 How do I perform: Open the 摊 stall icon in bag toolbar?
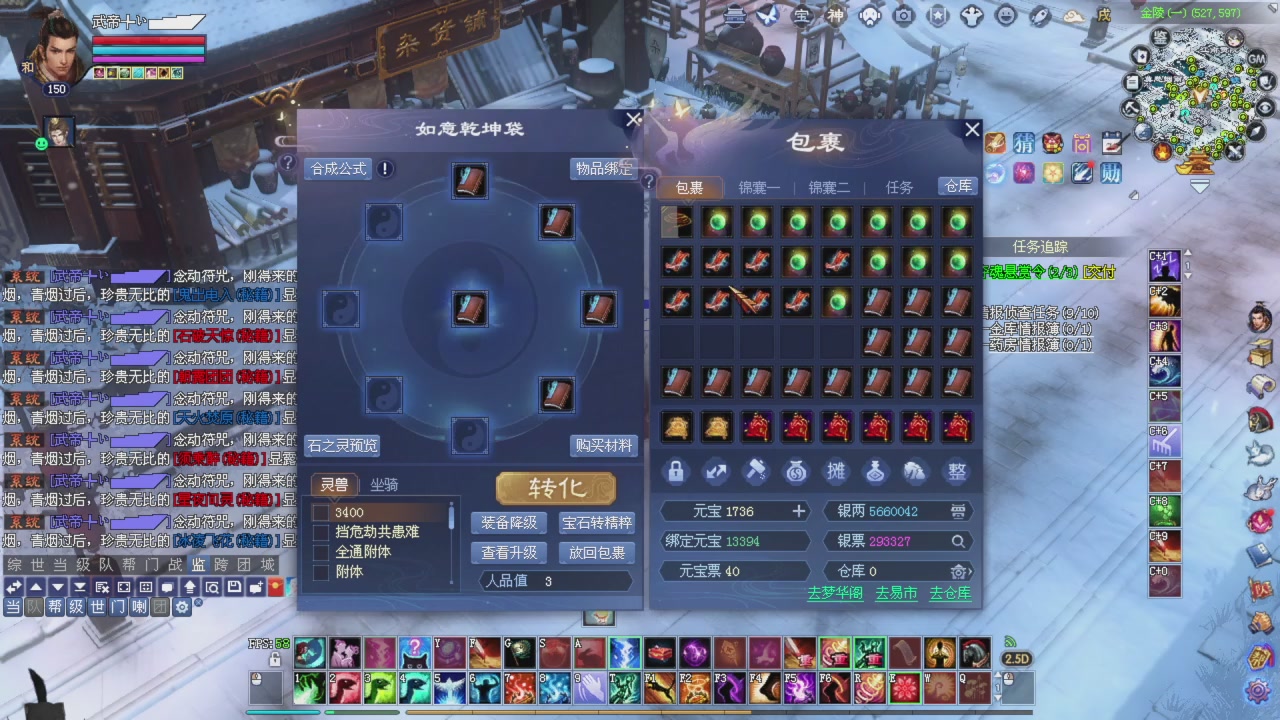[837, 473]
